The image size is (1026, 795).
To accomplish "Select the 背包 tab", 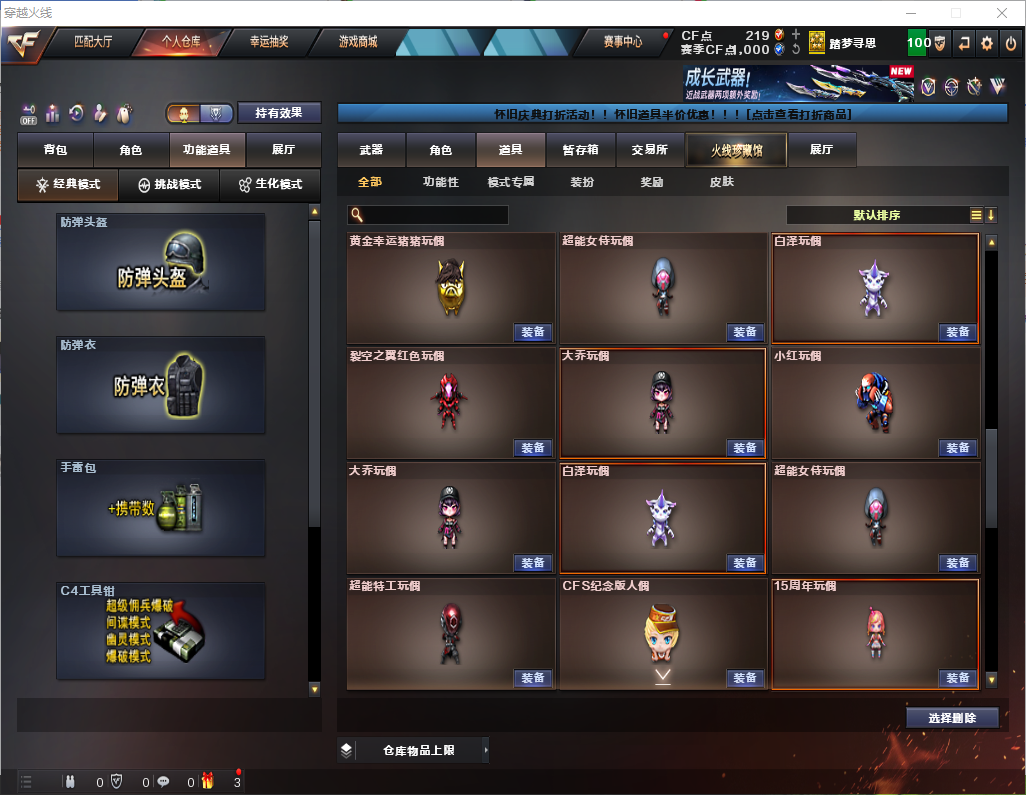I will pyautogui.click(x=55, y=150).
